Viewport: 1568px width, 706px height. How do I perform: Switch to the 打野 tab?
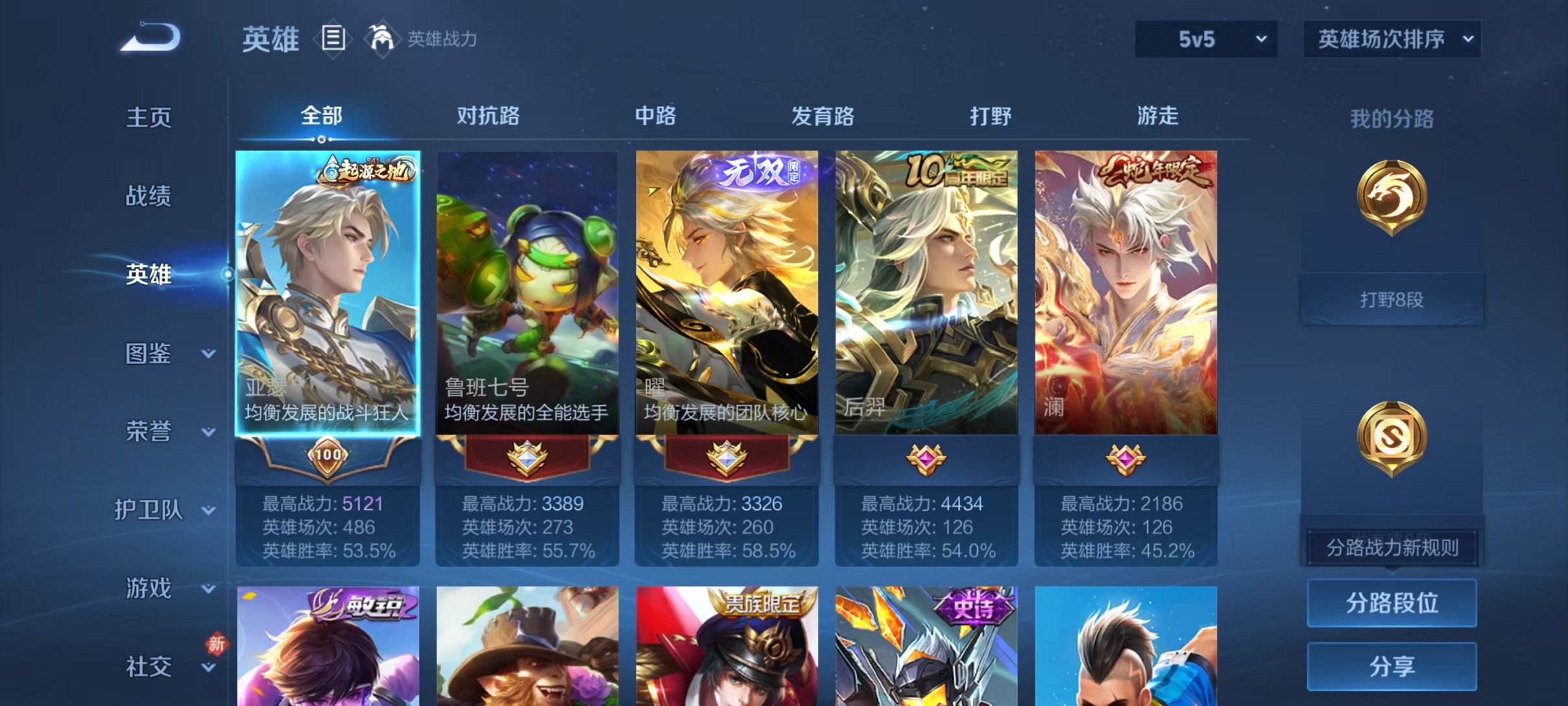point(993,117)
